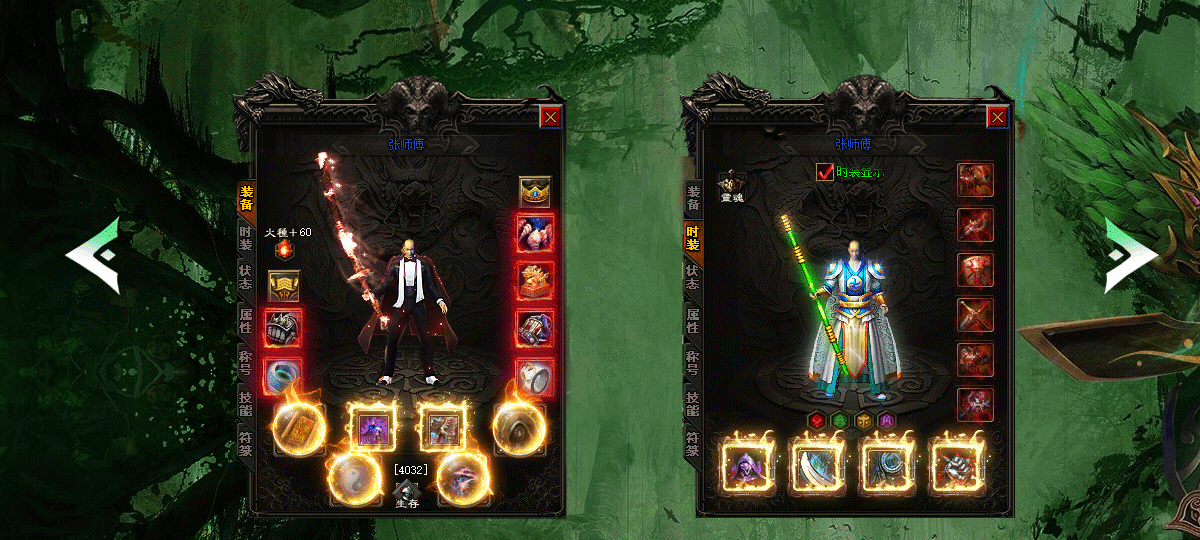
Task: Switch to 装备 tab in the blue-robed character panel
Action: 692,199
